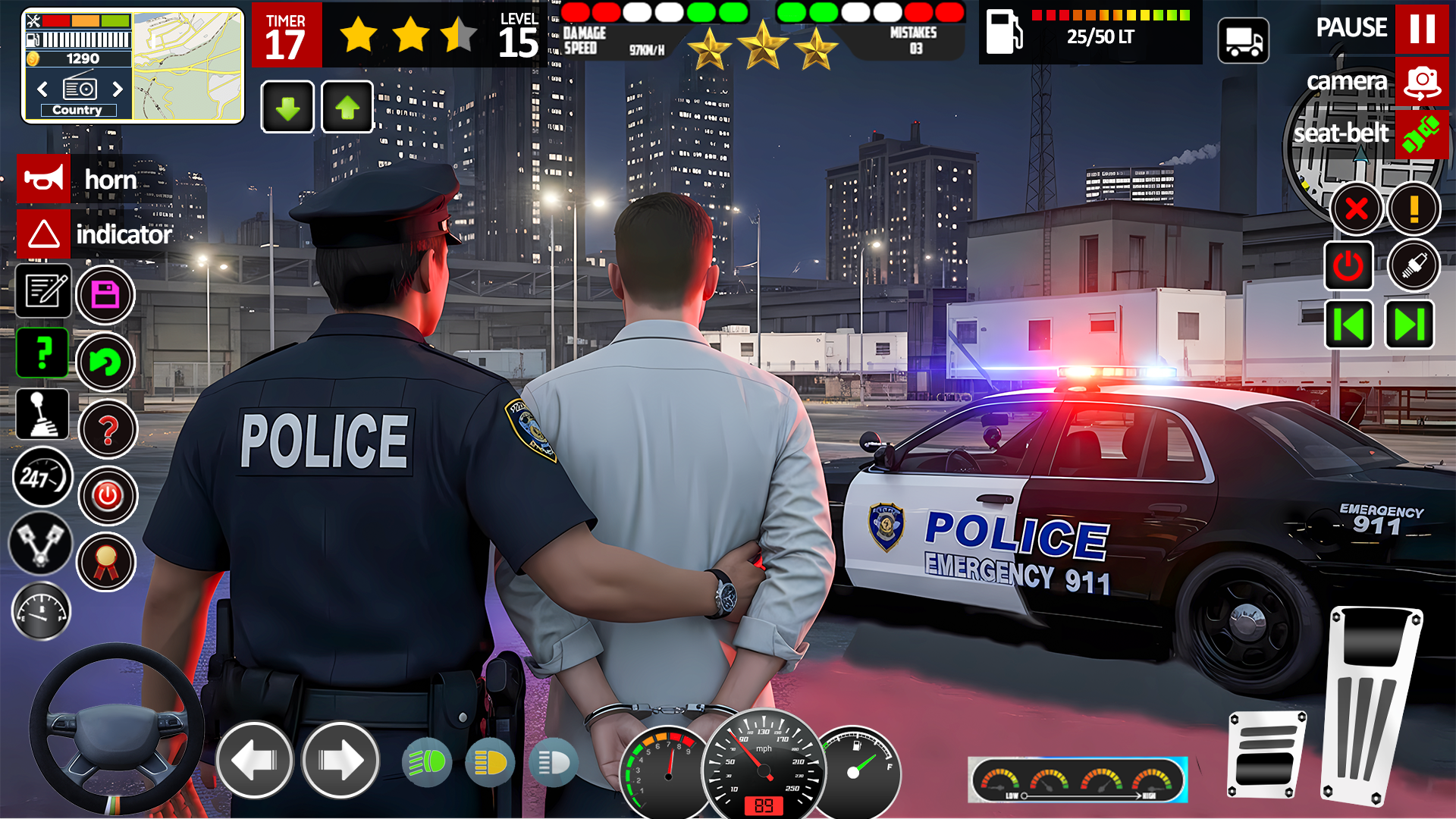Click the right radio station arrow
This screenshot has height=819, width=1456.
point(119,89)
